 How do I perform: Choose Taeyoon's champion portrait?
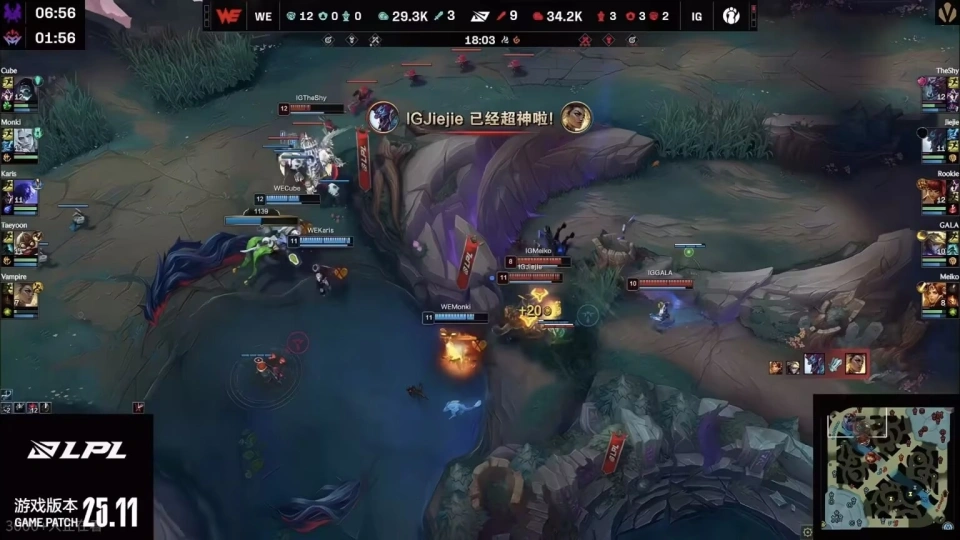[25, 243]
